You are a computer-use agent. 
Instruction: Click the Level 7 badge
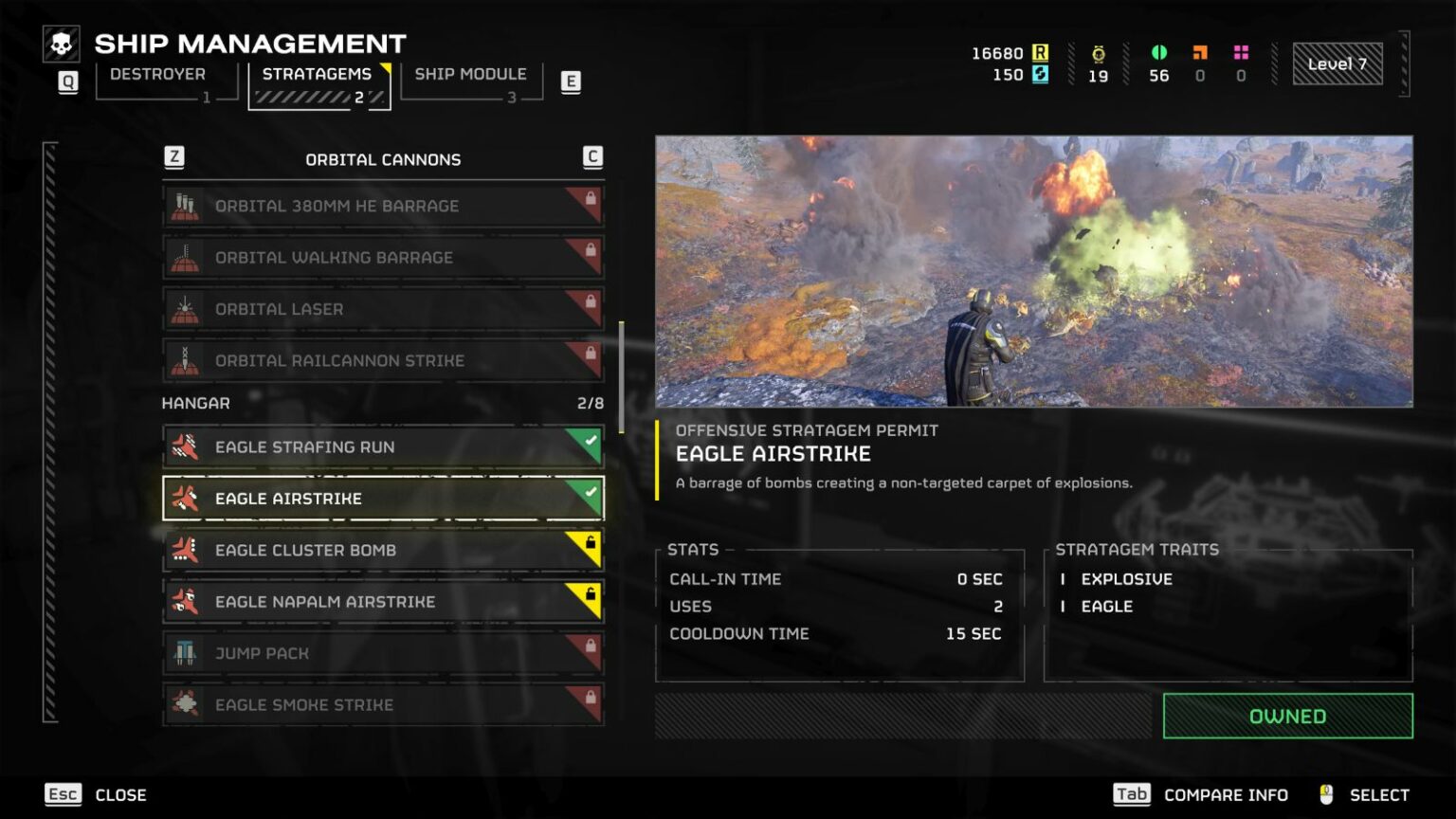click(1337, 64)
